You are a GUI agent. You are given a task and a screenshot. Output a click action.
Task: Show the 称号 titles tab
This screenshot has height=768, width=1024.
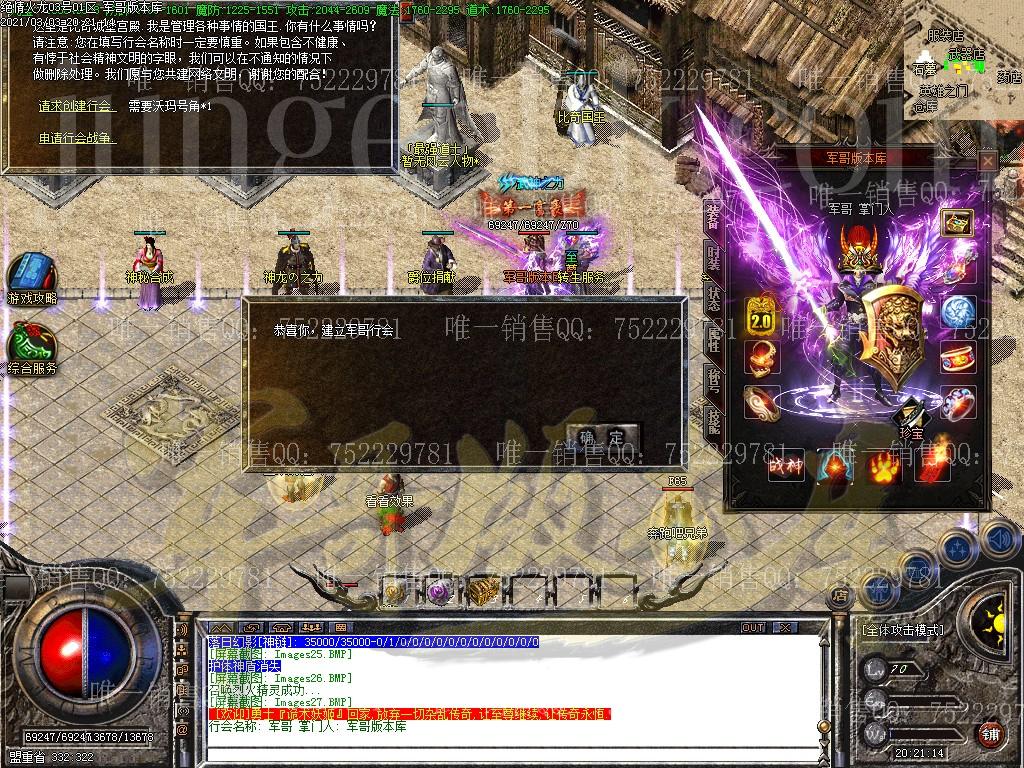[713, 382]
